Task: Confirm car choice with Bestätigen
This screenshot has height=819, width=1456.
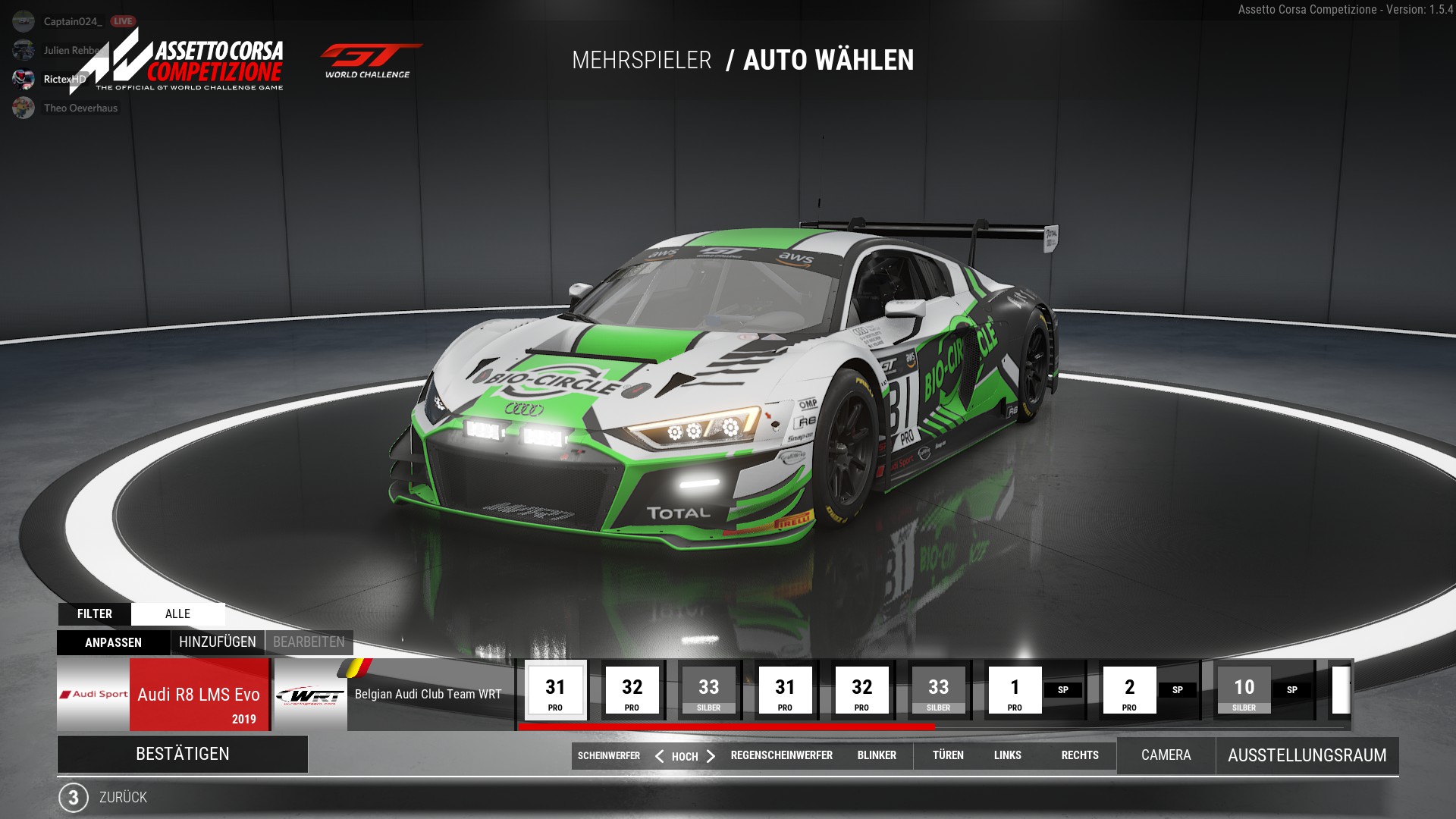Action: click(182, 754)
